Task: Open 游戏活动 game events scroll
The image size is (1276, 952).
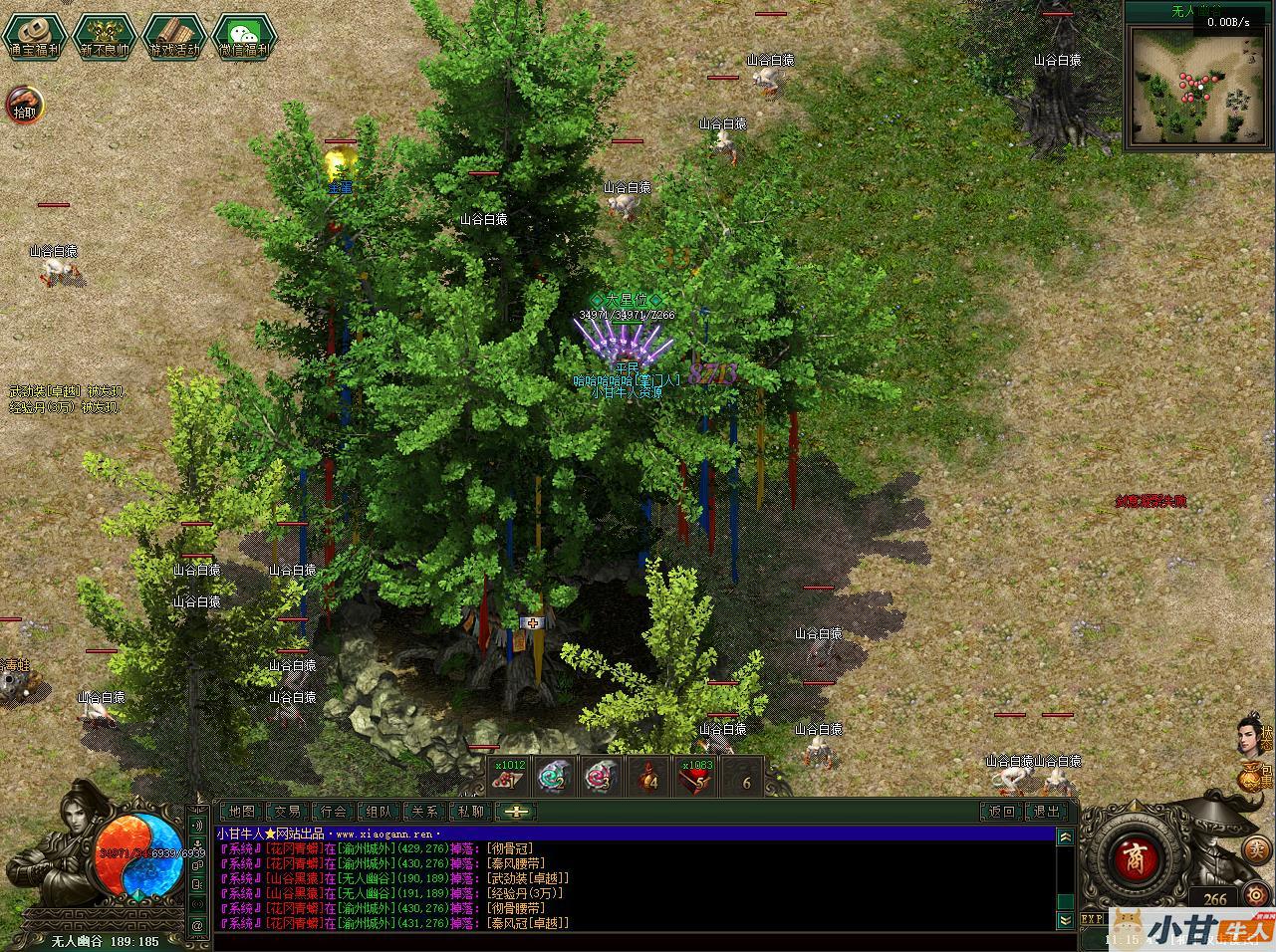Action: (174, 36)
